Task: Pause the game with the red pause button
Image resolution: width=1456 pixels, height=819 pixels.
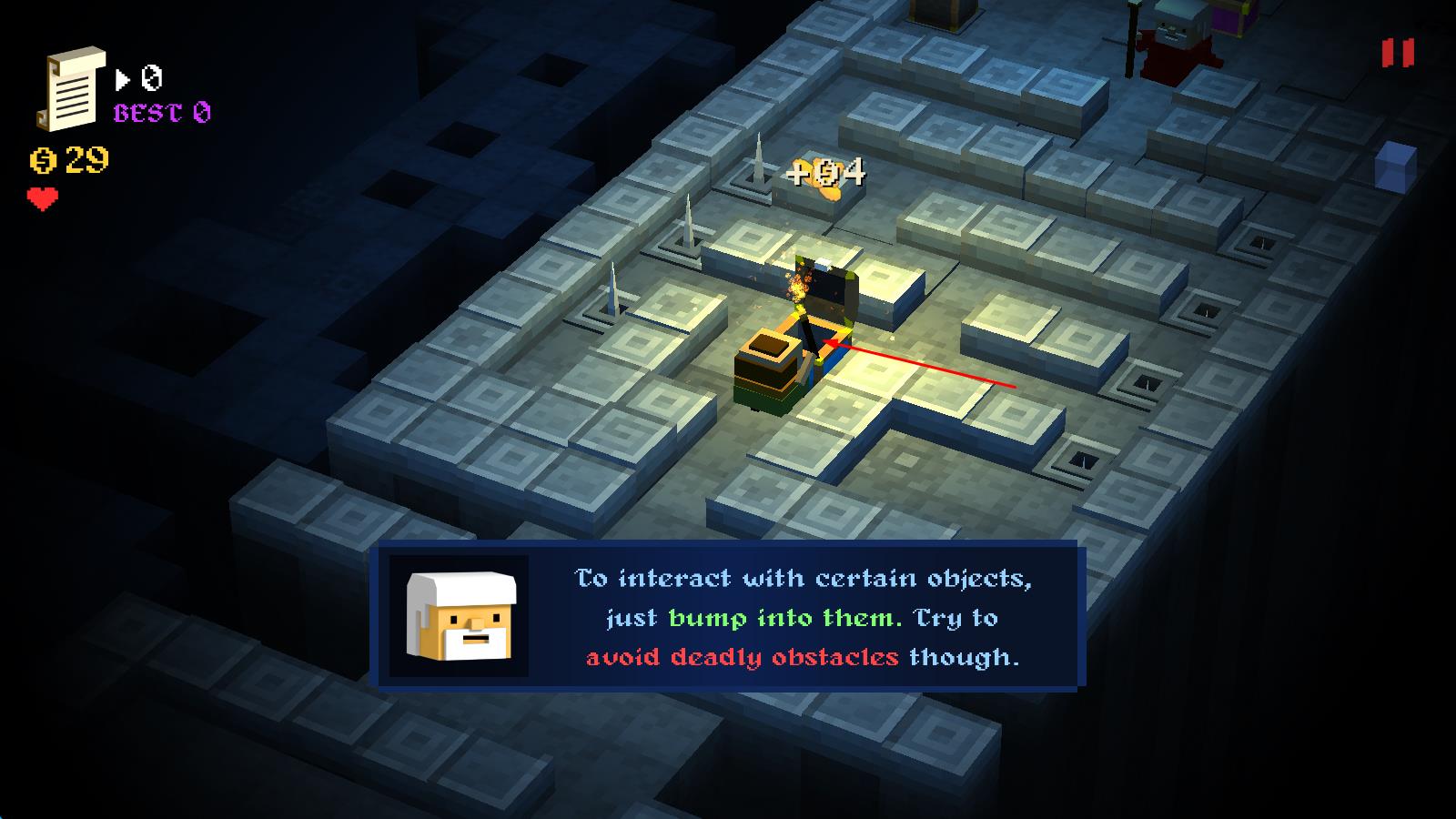Action: point(1398,53)
